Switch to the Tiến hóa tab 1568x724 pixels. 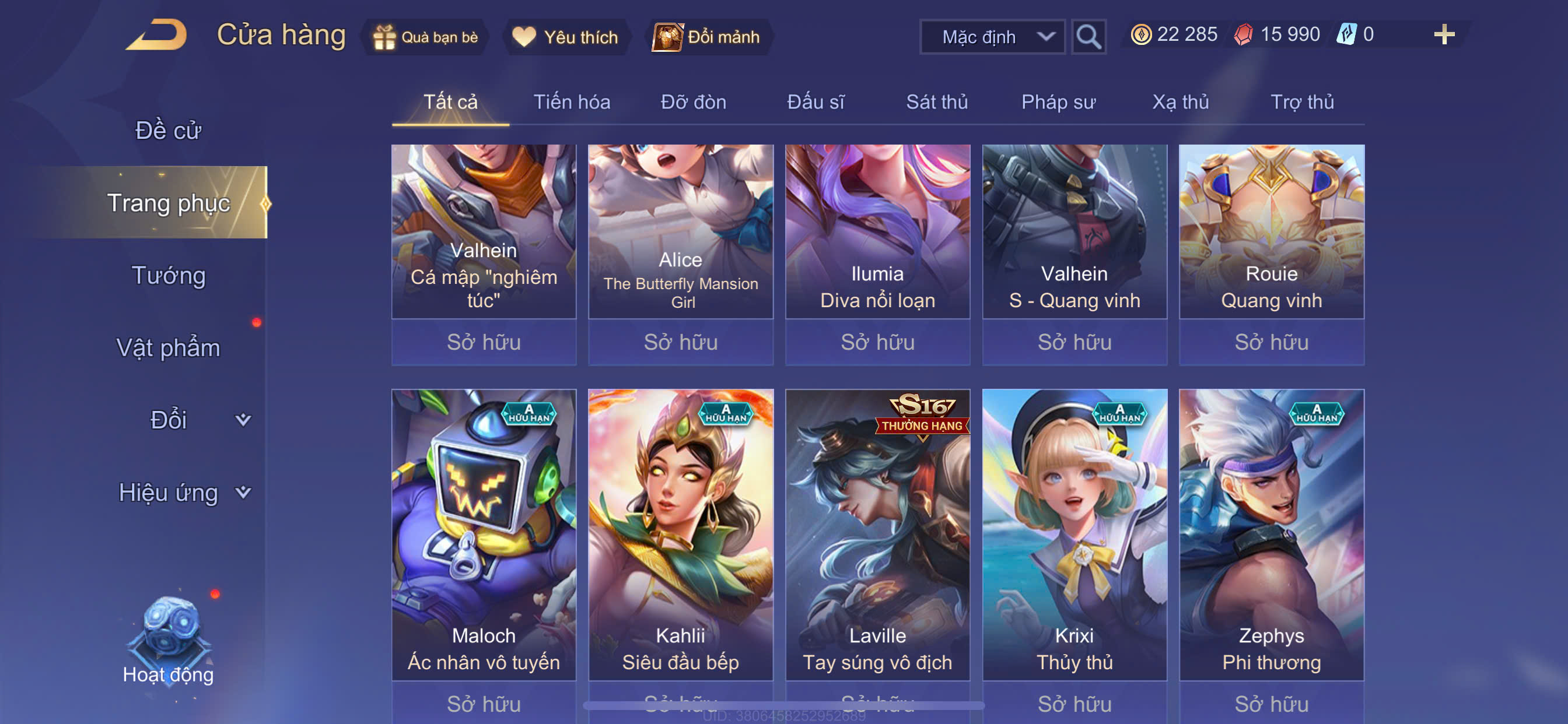pos(572,101)
